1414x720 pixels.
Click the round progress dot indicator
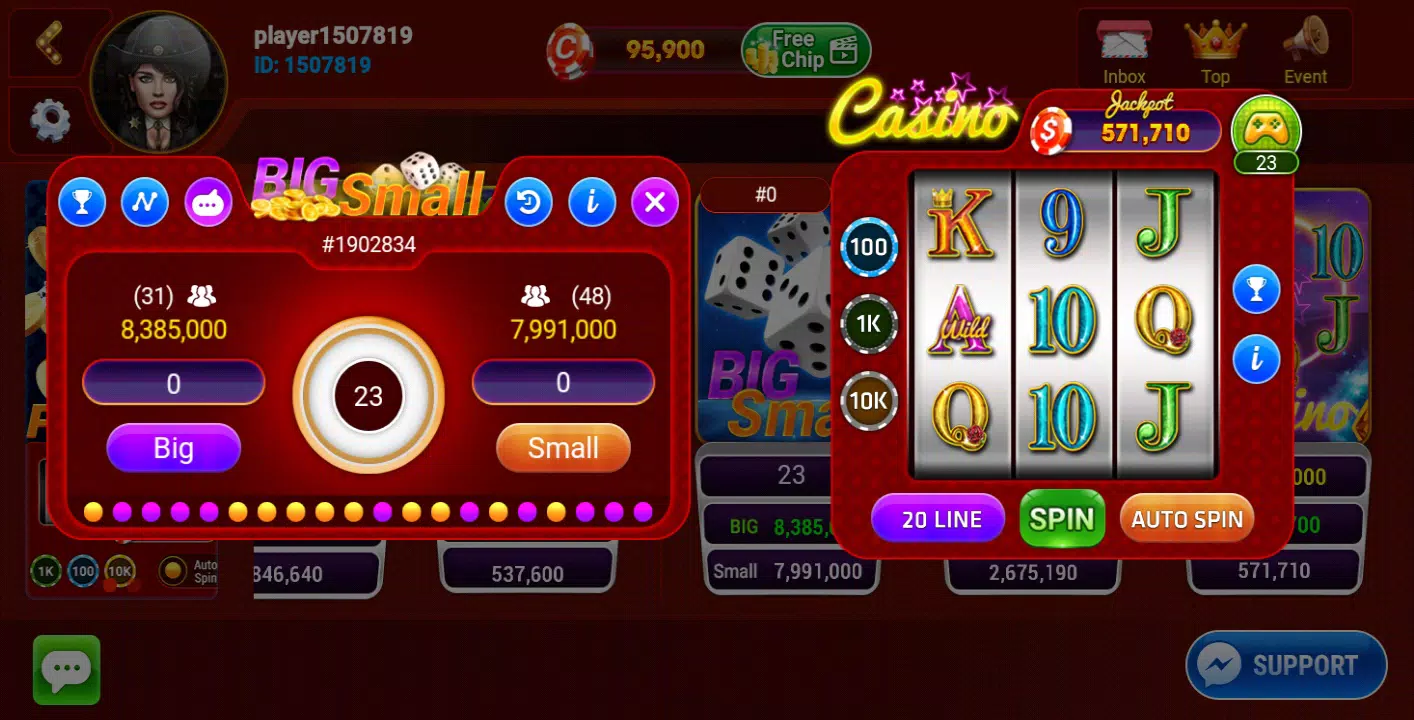pos(370,512)
